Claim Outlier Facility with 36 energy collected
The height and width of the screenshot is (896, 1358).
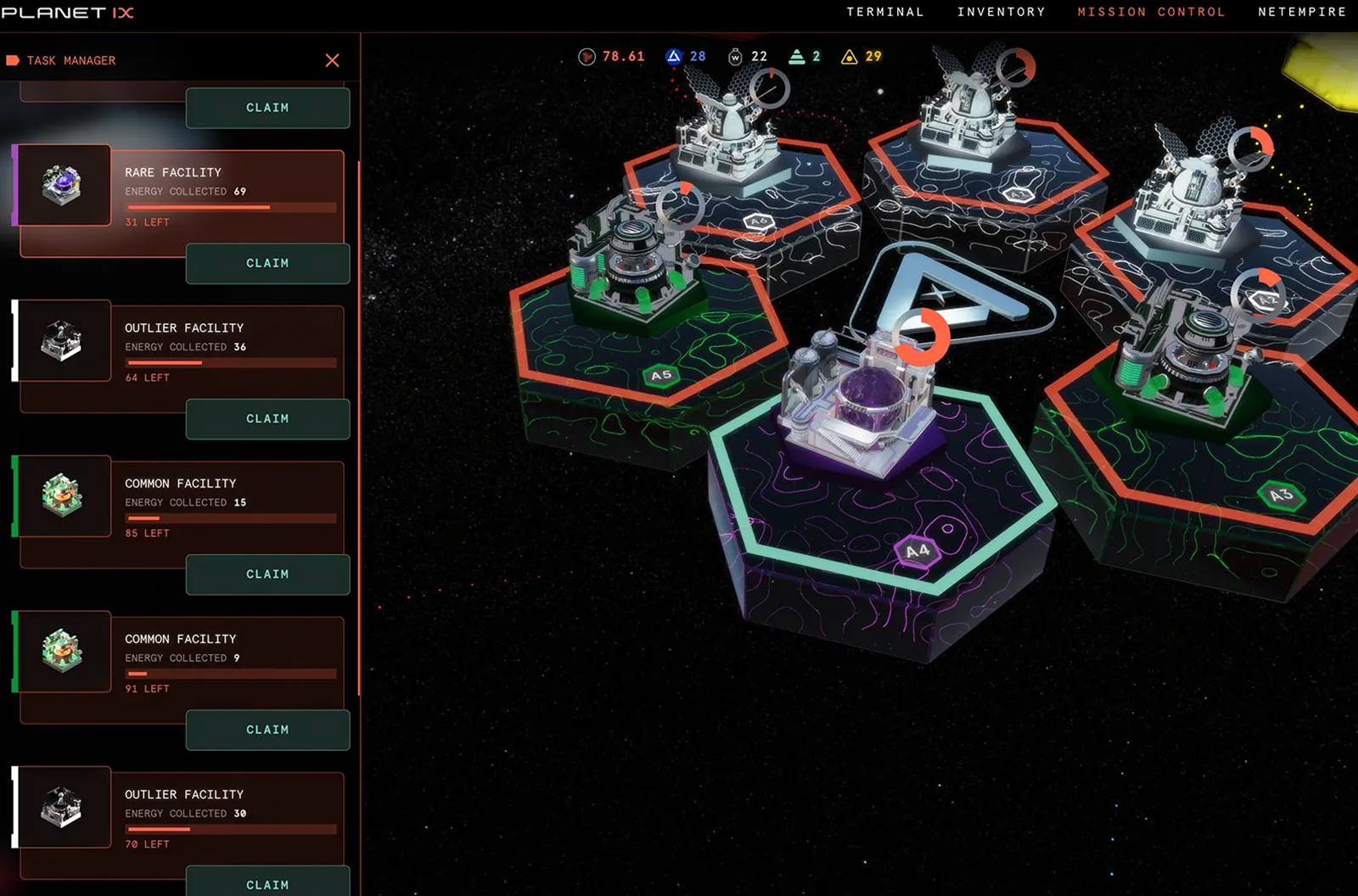pos(267,419)
